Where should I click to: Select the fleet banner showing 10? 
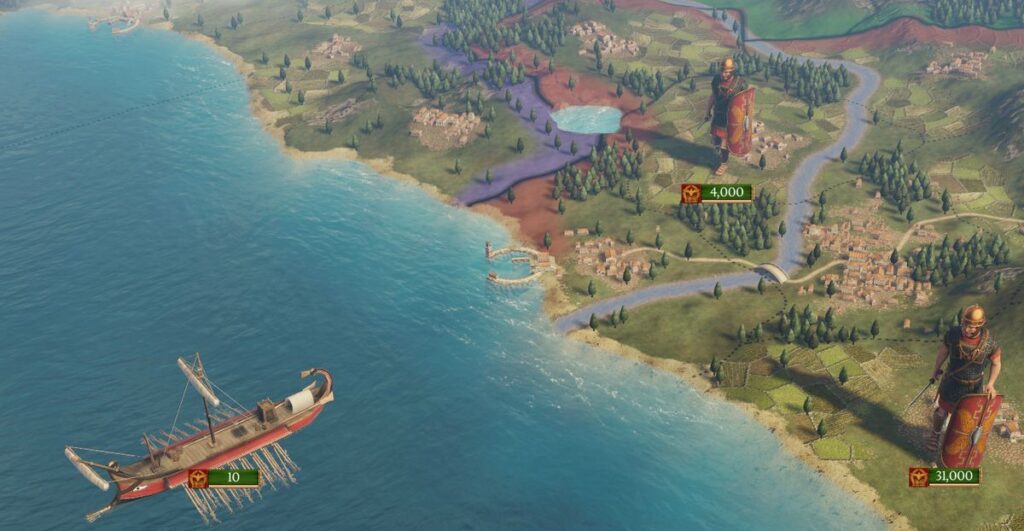[223, 478]
